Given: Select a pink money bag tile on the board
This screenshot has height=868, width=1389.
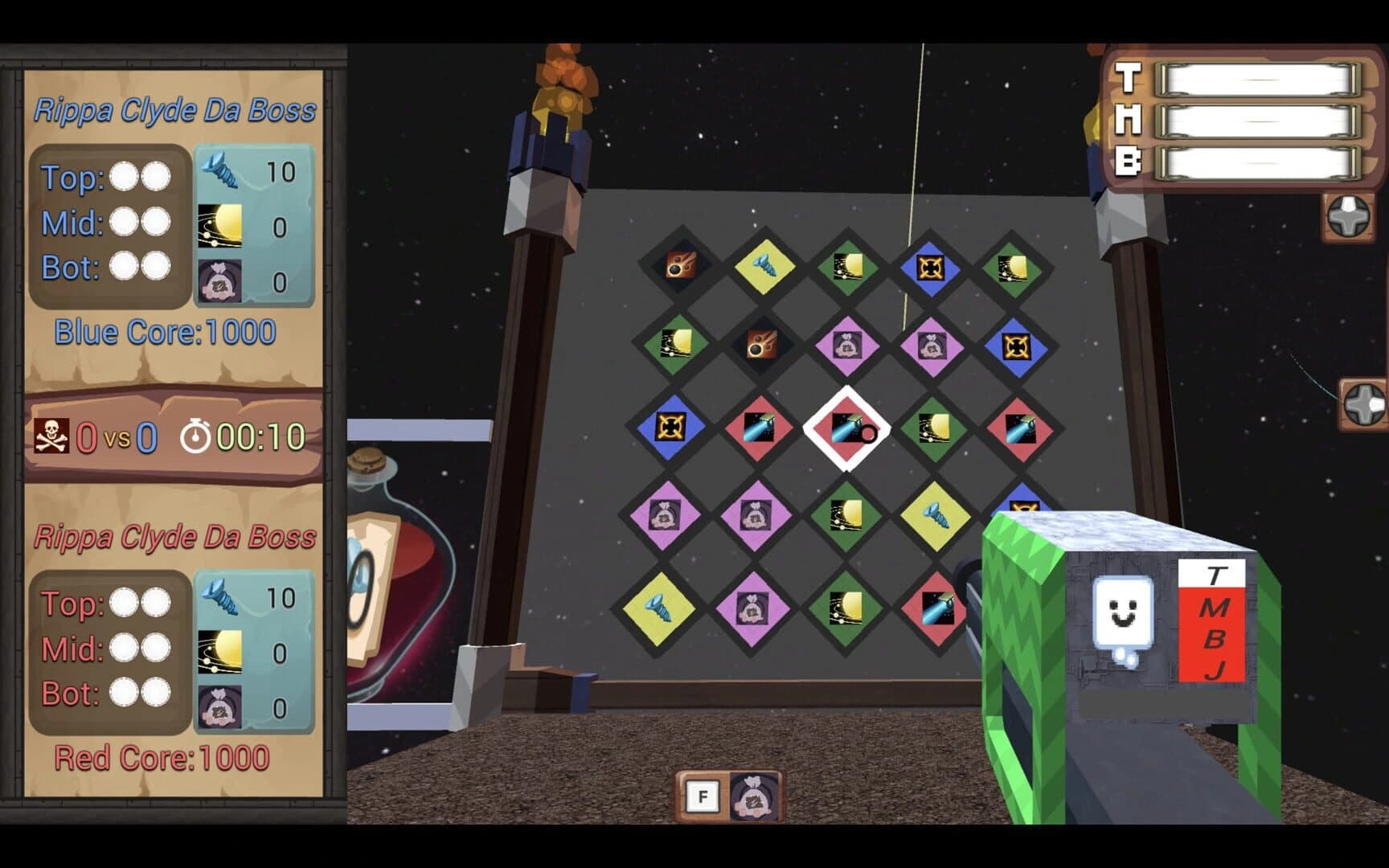Looking at the screenshot, I should [x=846, y=347].
